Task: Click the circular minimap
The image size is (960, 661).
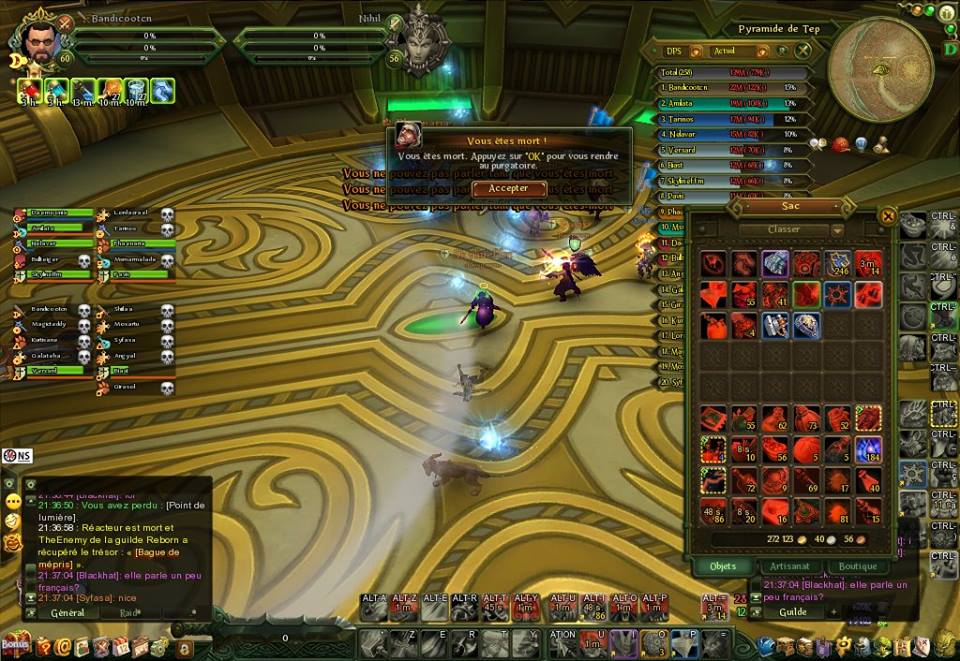Action: coord(880,70)
